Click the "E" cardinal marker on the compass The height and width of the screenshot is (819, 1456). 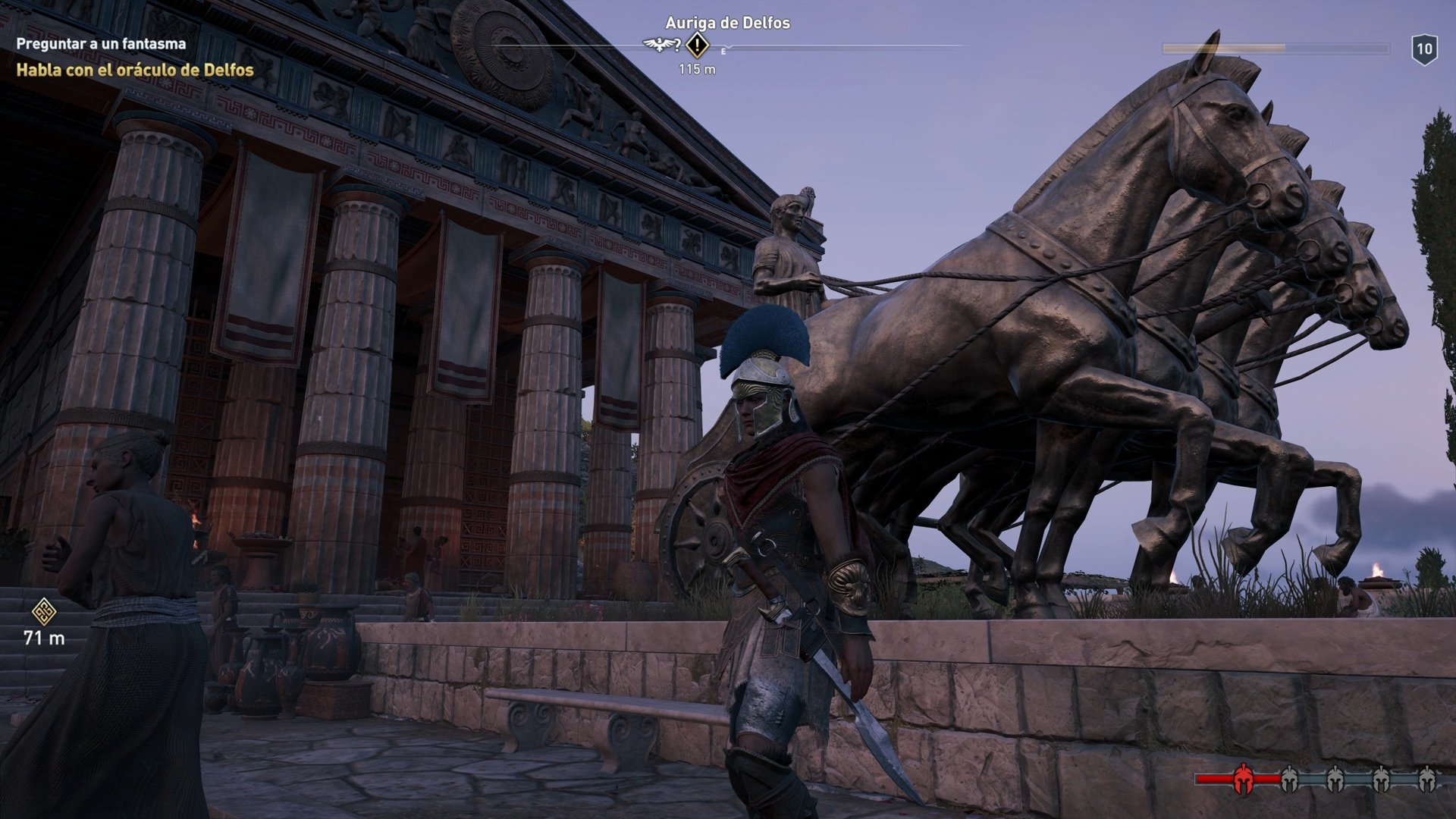coord(723,51)
